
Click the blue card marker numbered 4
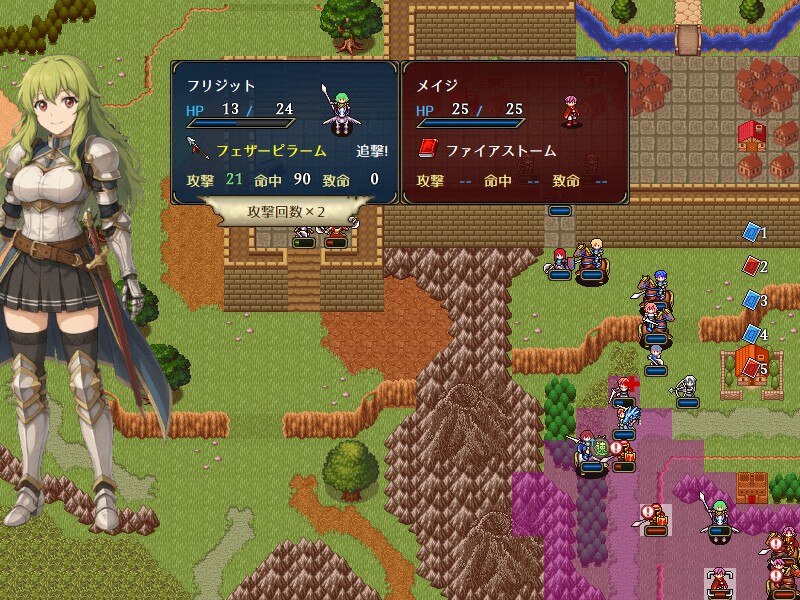[x=751, y=334]
